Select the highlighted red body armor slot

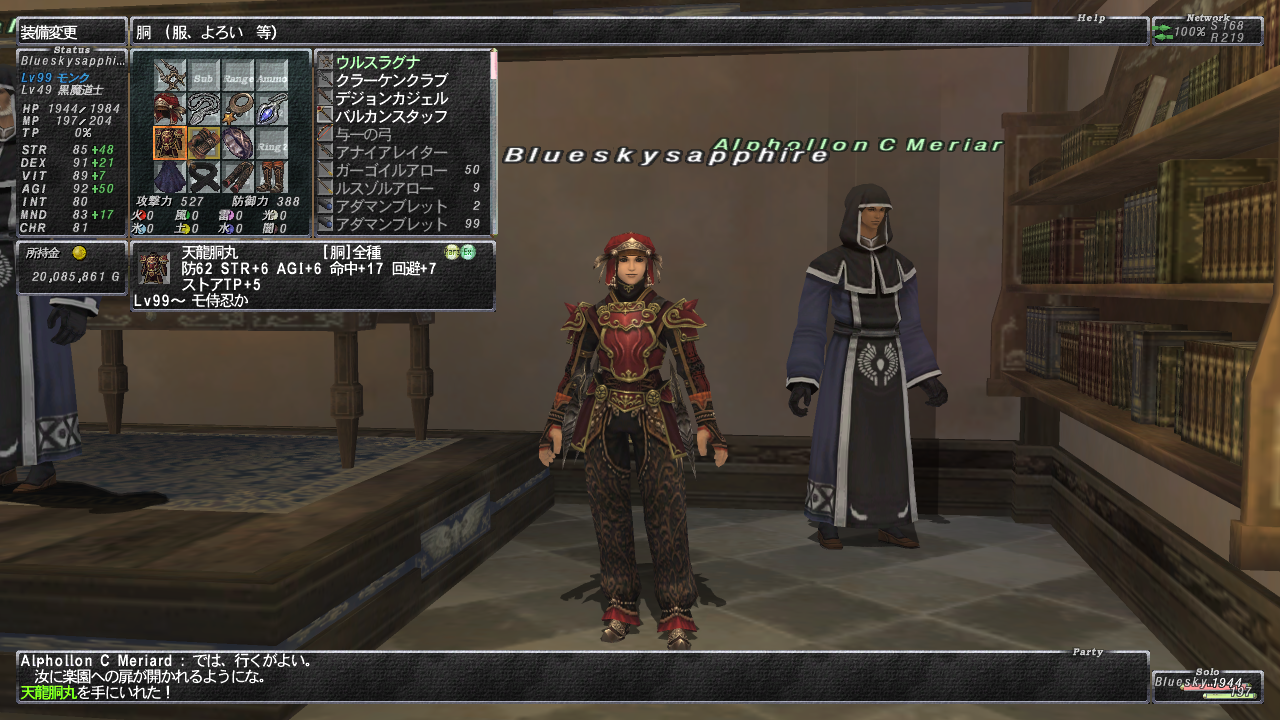point(170,143)
